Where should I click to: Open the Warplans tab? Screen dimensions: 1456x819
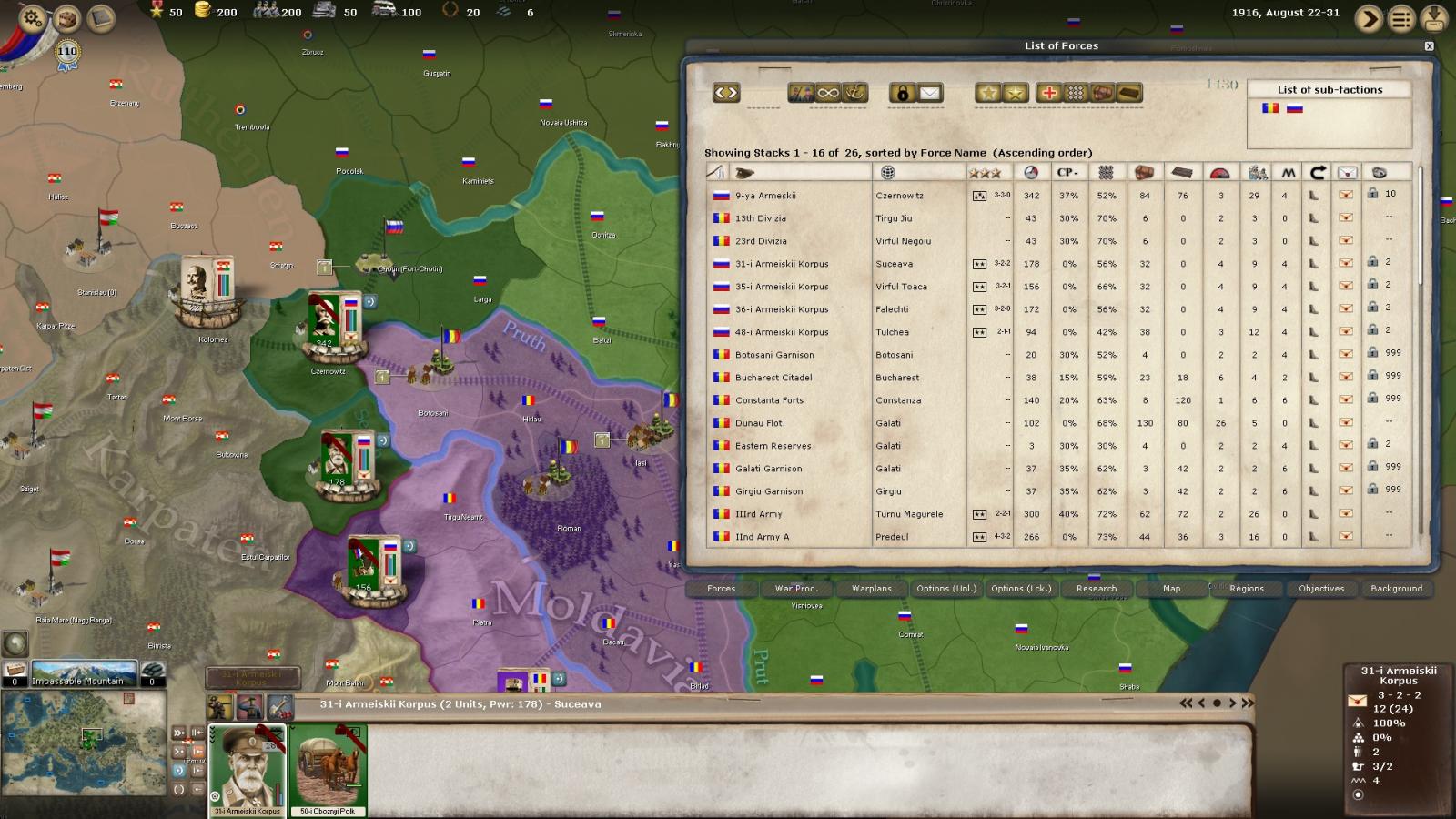pyautogui.click(x=871, y=589)
